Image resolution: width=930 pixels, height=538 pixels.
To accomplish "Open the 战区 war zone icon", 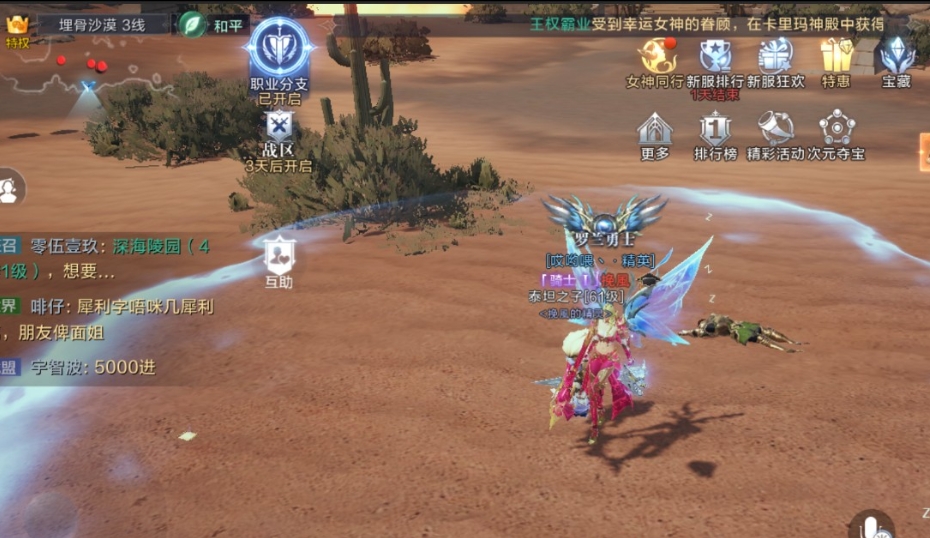I will tap(278, 128).
